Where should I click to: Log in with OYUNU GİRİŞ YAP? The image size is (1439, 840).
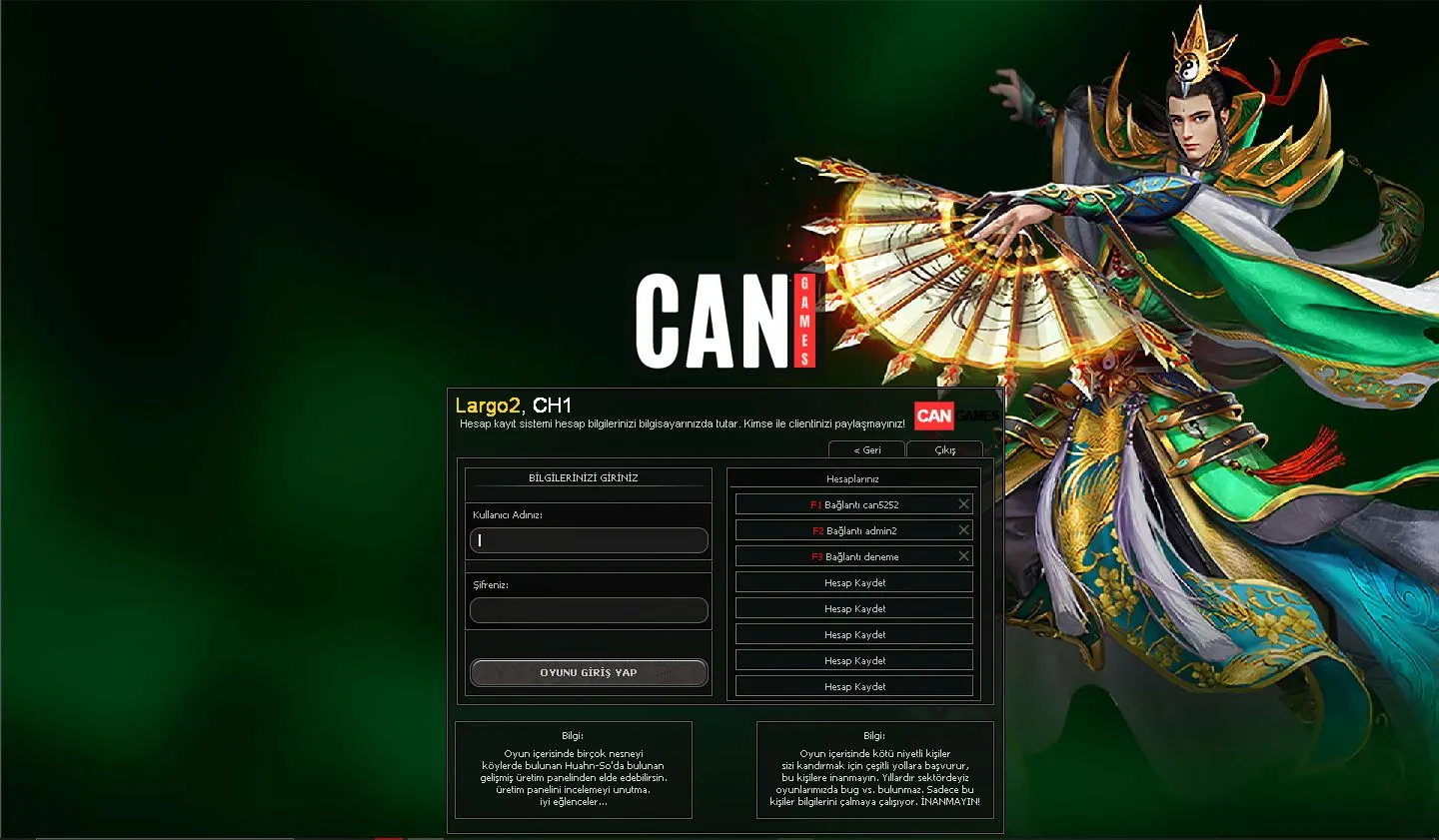point(589,672)
